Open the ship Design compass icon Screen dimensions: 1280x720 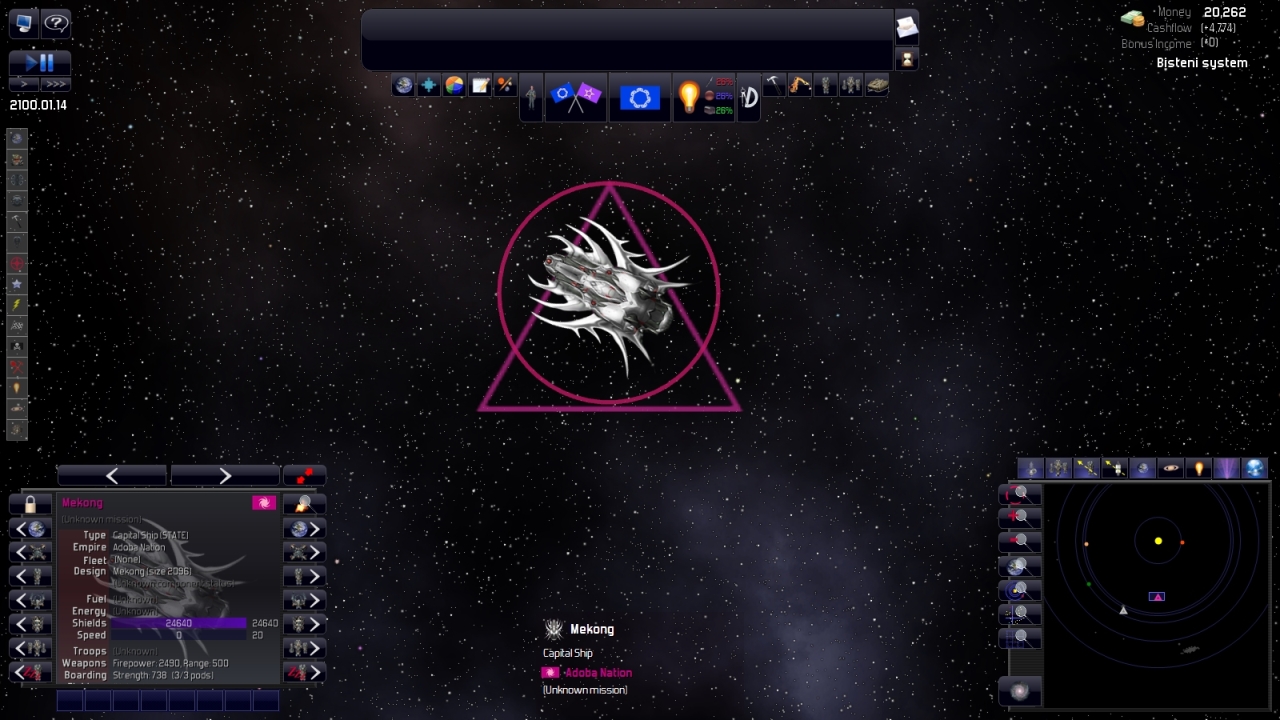(748, 97)
